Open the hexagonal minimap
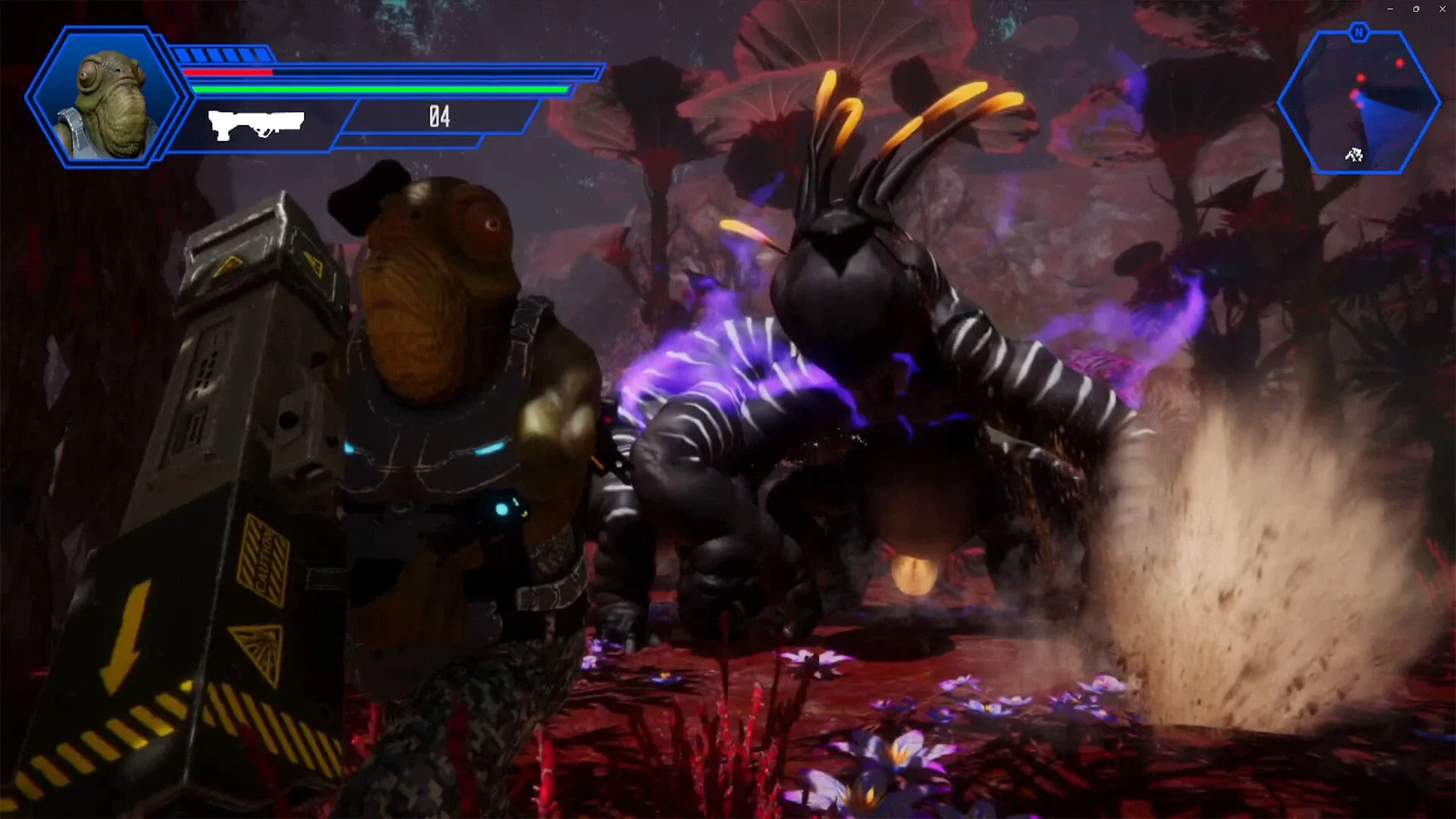Viewport: 1456px width, 819px height. point(1358,104)
